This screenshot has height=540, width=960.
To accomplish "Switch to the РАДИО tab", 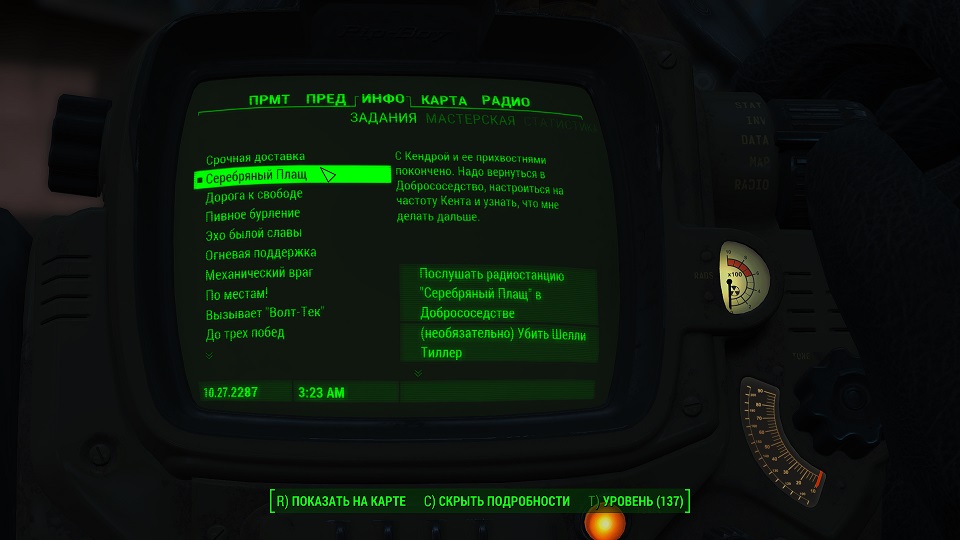I will click(505, 101).
